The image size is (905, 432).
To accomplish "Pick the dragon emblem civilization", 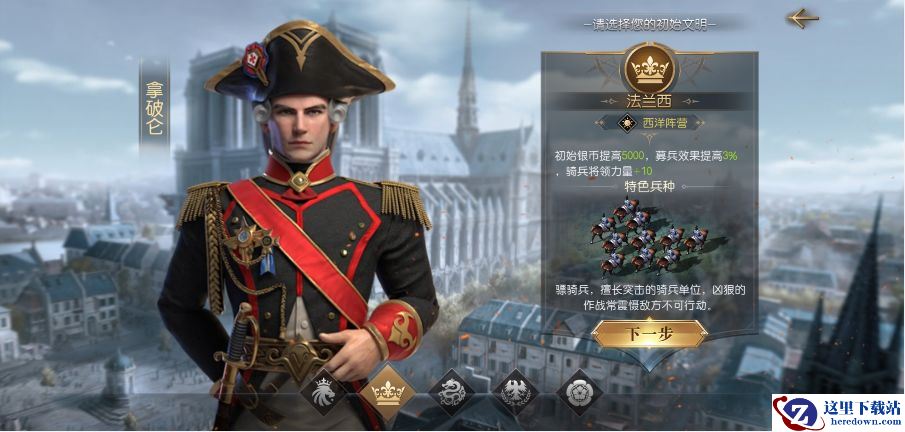I will [x=451, y=391].
